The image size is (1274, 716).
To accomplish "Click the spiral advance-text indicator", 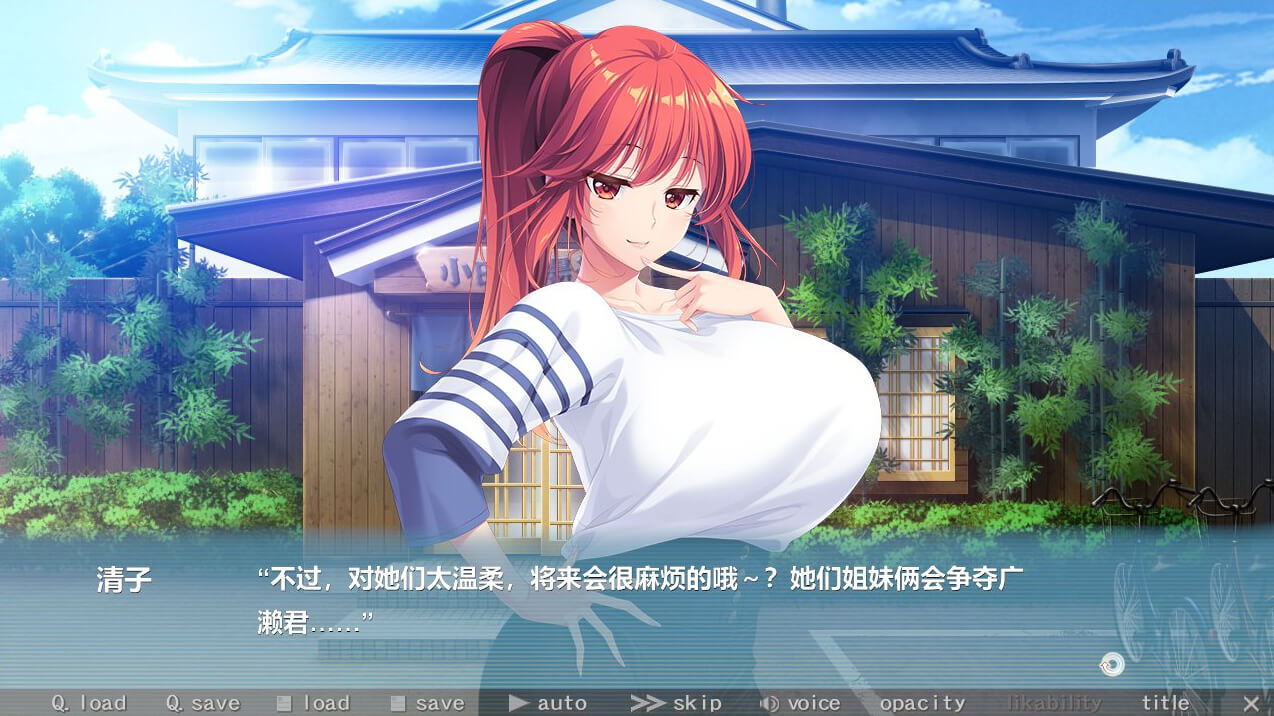I will click(1111, 664).
